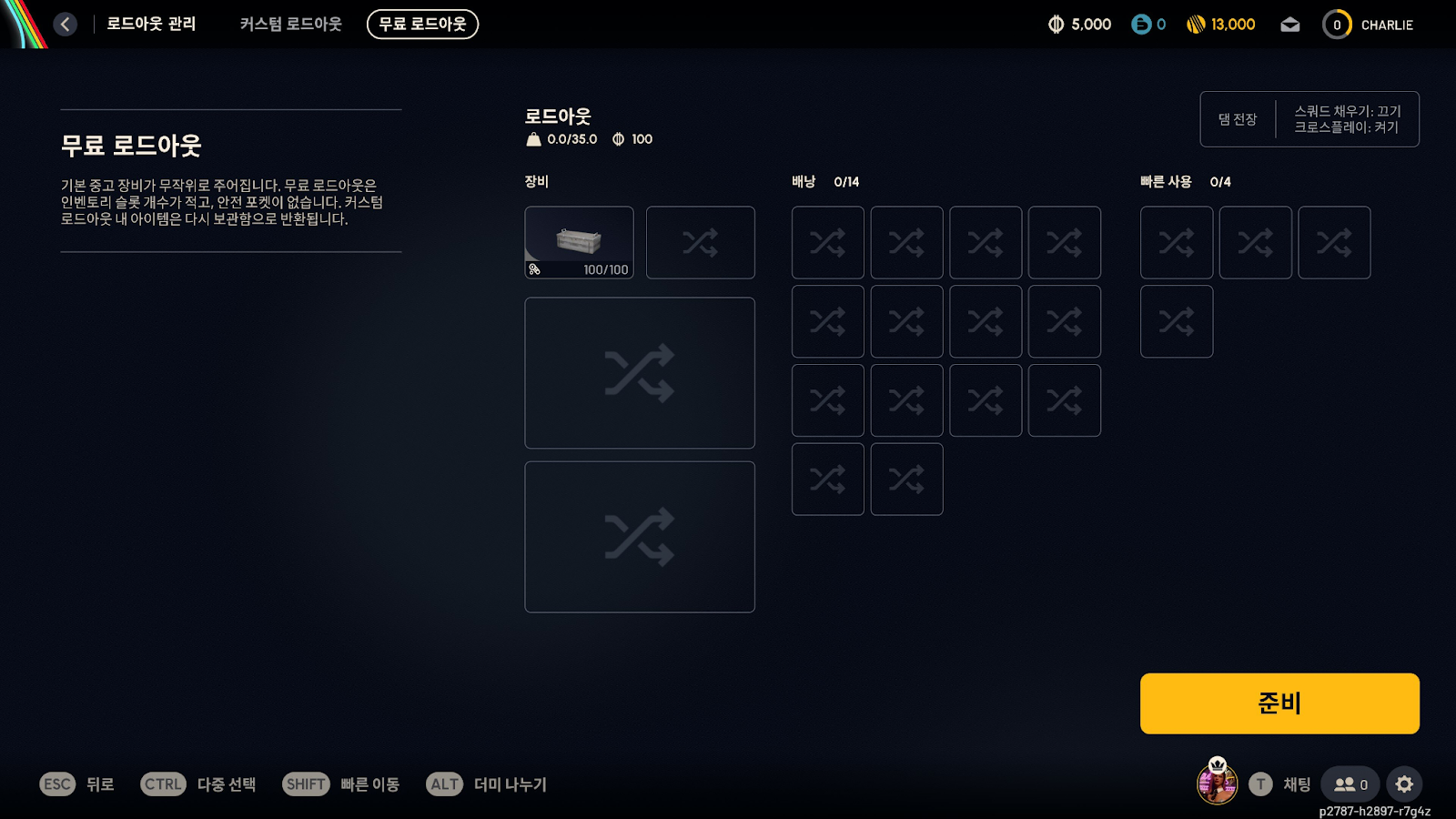Go back using the arrow button

(x=65, y=25)
